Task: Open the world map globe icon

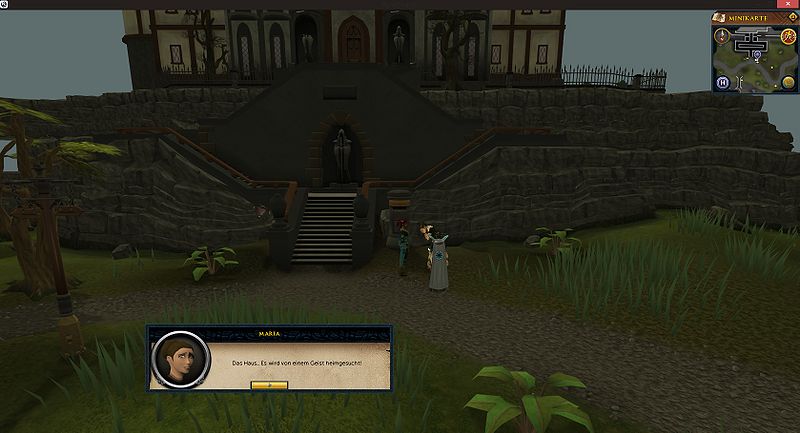Action: 788,82
